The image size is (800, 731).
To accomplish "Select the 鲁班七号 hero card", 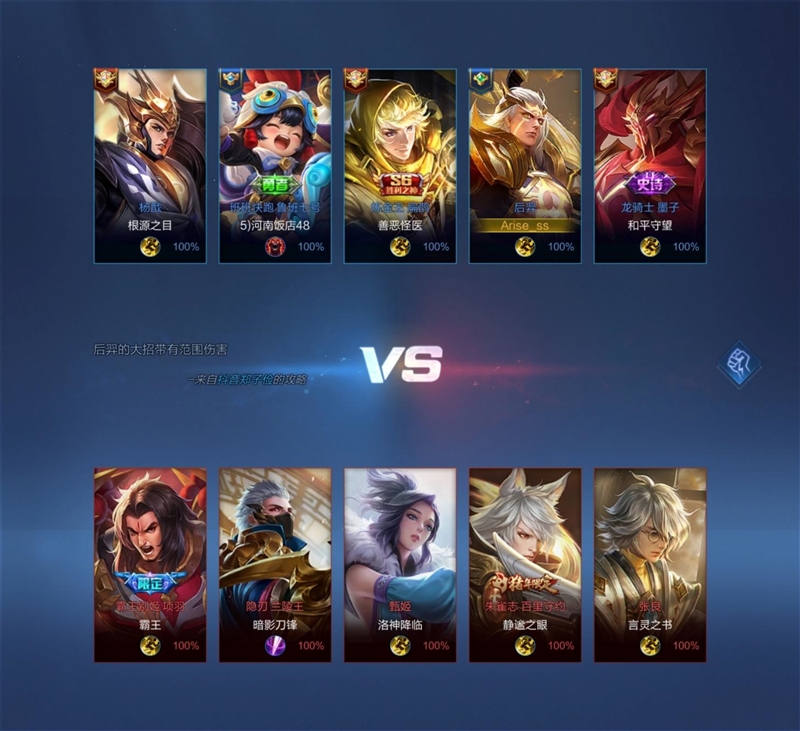I will (275, 165).
